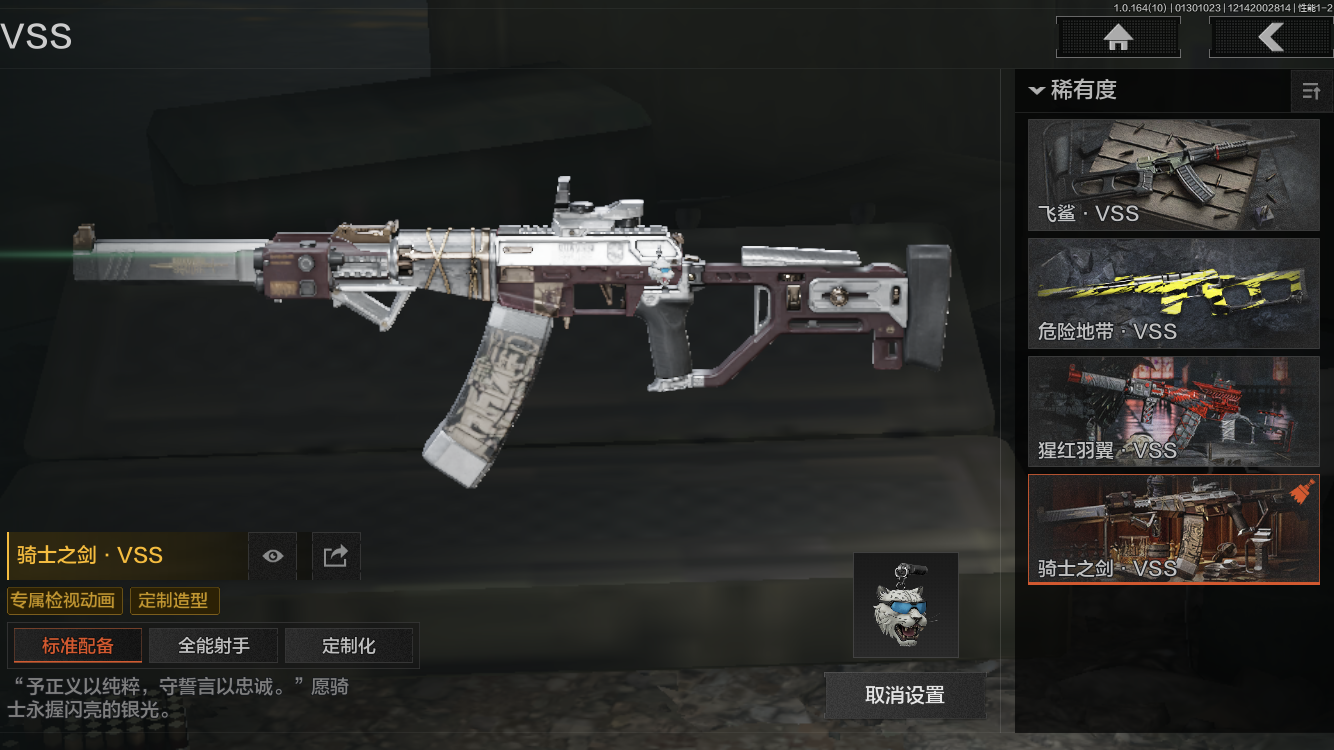
Task: Return to the home screen
Action: pyautogui.click(x=1118, y=38)
